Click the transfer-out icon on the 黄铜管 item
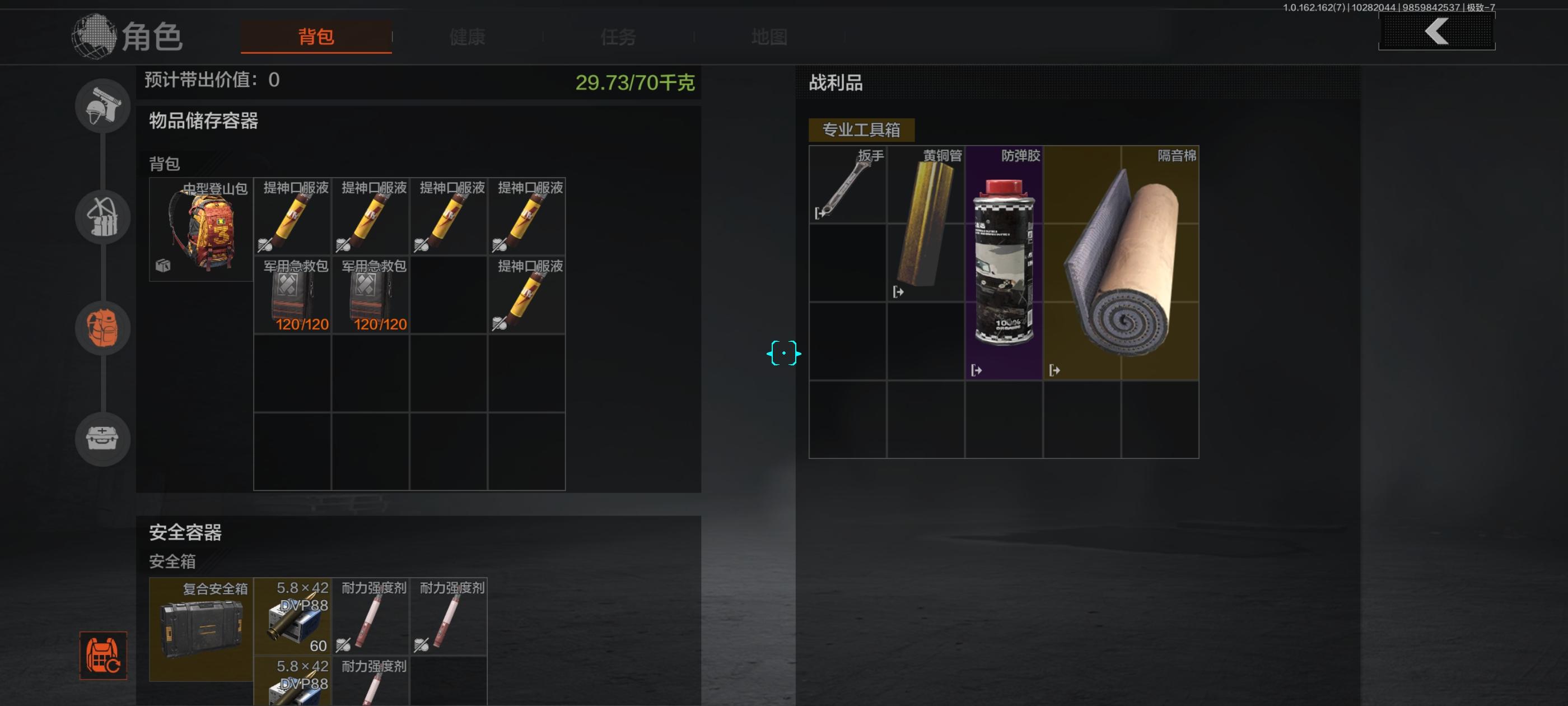 tap(898, 292)
